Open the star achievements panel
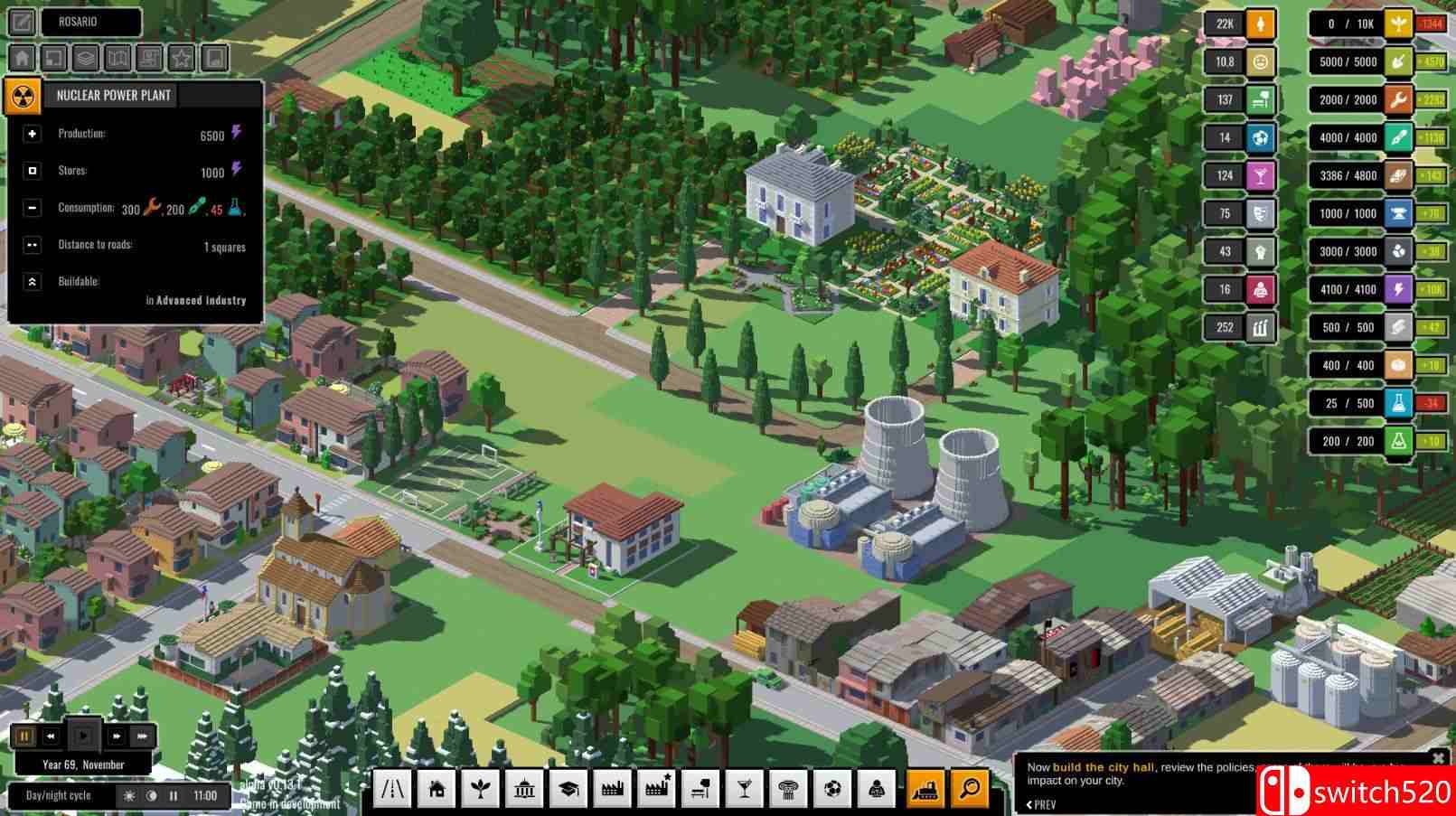Image resolution: width=1456 pixels, height=816 pixels. tap(181, 58)
